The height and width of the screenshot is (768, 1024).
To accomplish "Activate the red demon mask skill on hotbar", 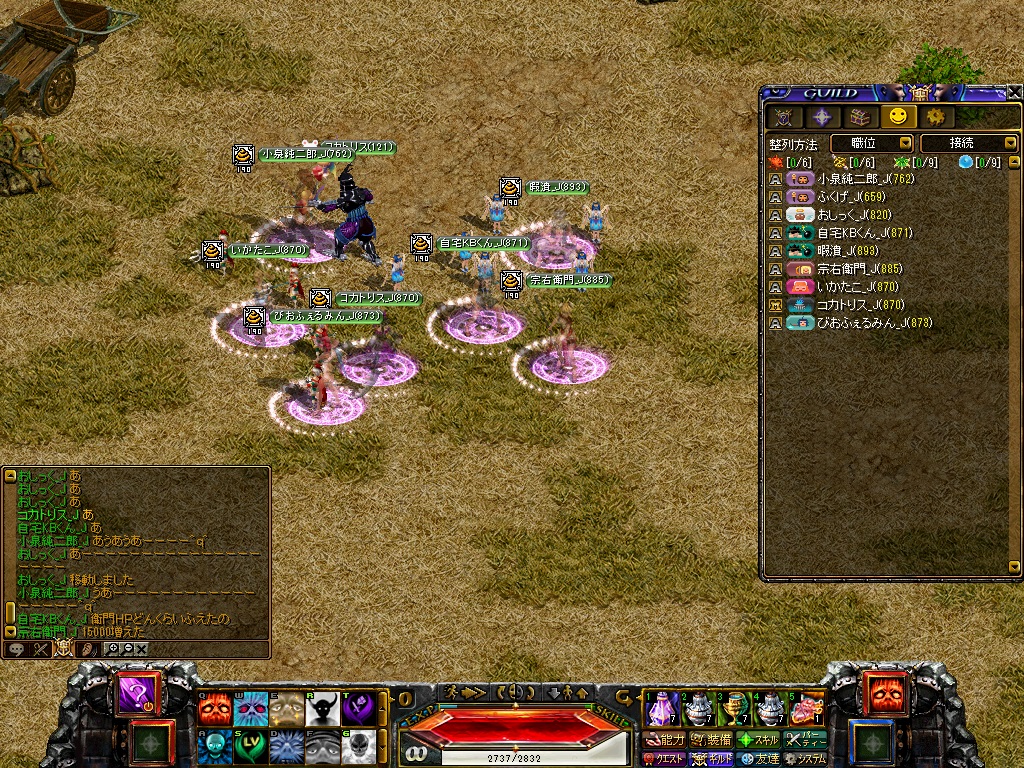I will [214, 708].
